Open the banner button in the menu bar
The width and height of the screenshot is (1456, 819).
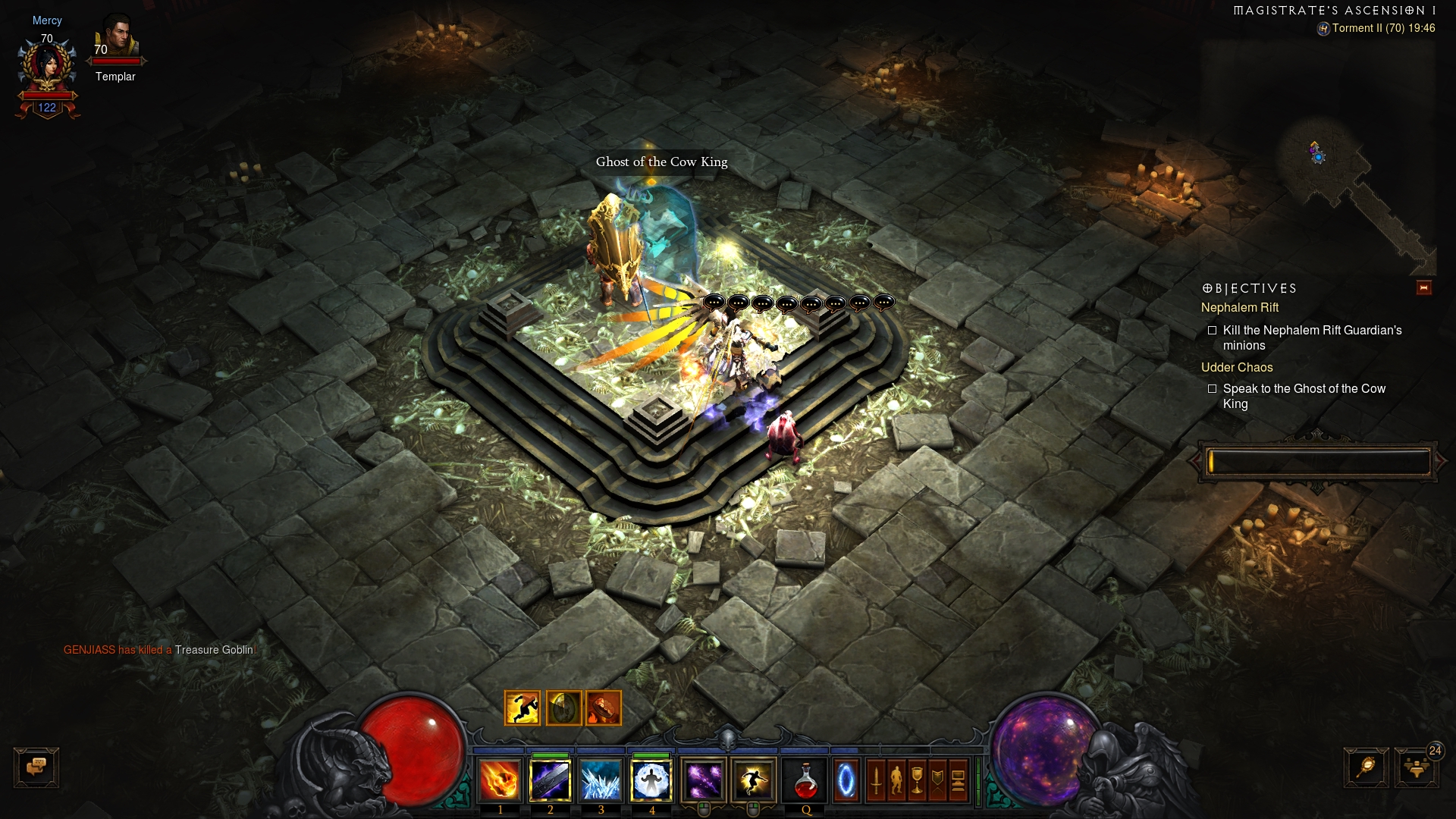(938, 780)
